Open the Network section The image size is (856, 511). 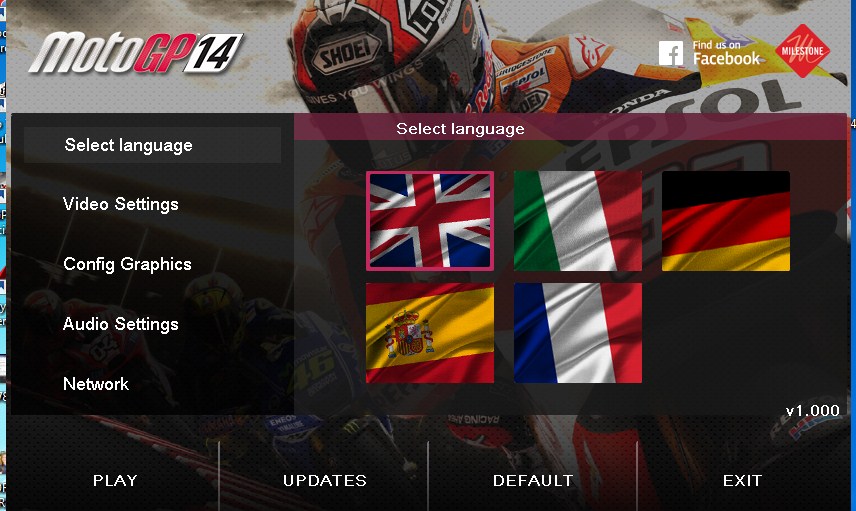point(96,384)
